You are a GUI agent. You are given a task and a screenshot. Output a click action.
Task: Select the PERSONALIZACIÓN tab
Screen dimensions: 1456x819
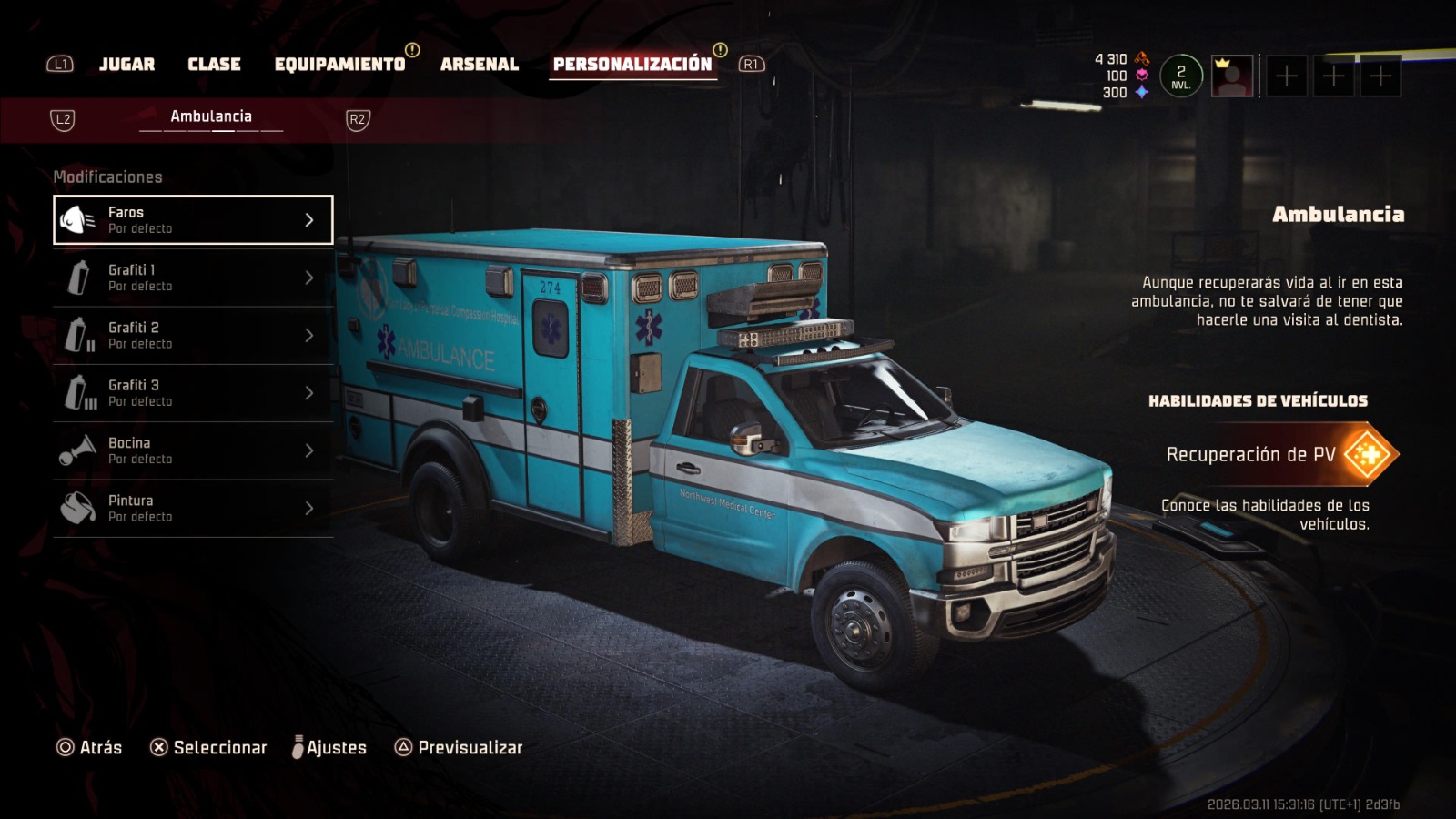(x=632, y=64)
